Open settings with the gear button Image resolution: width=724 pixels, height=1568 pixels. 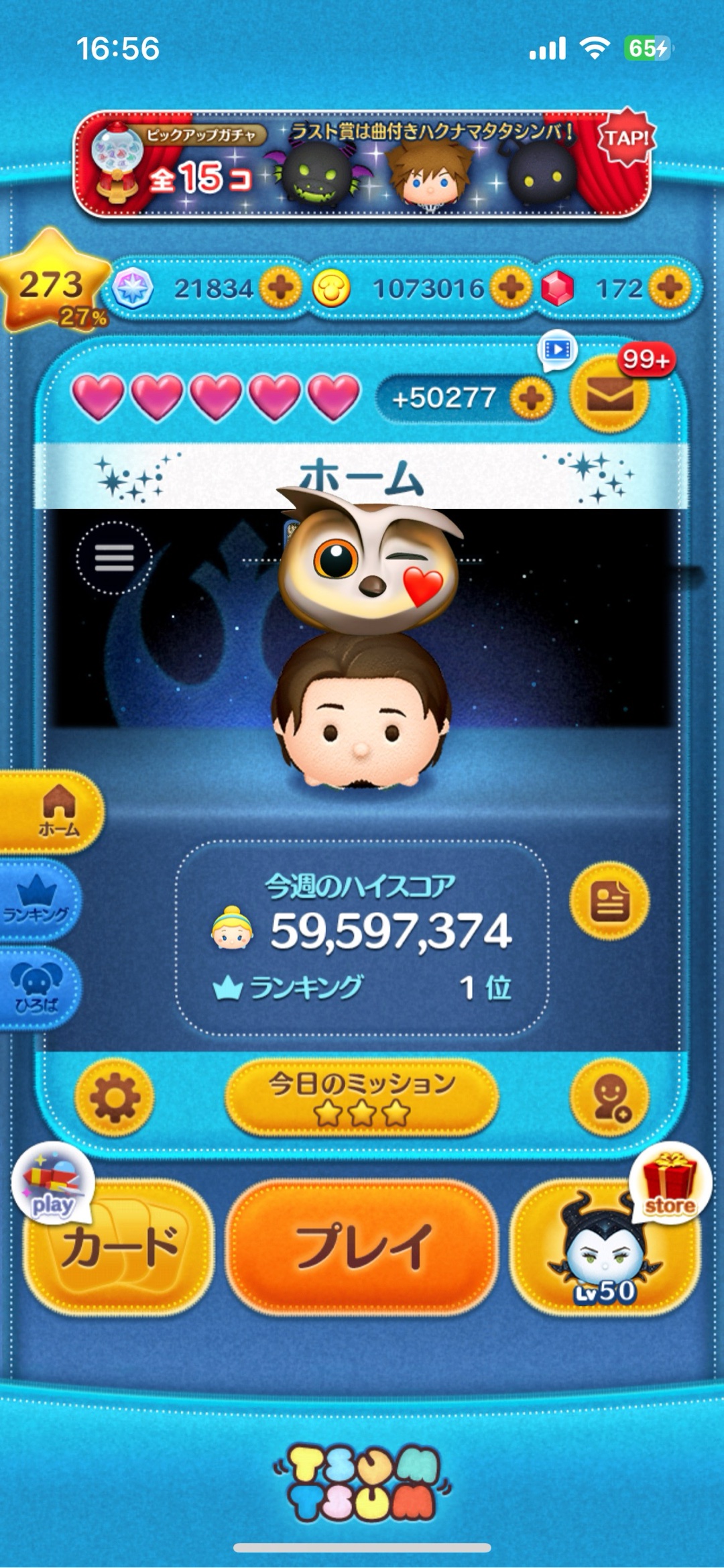(115, 1098)
